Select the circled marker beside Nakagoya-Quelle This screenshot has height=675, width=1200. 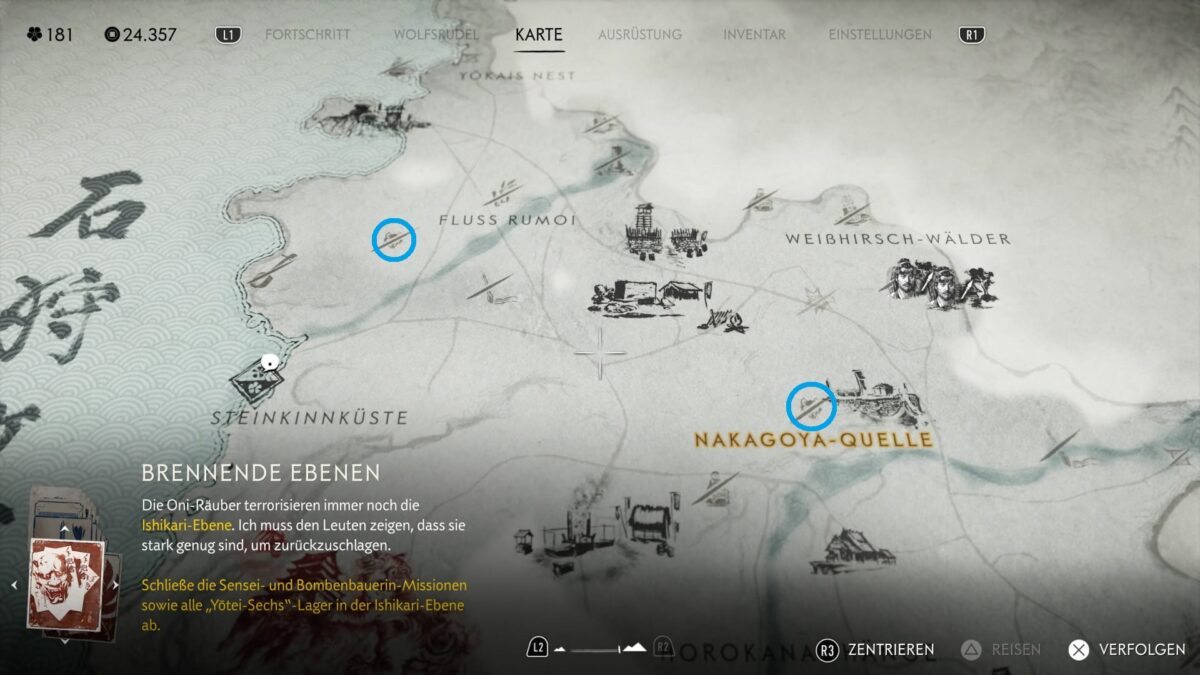[x=811, y=406]
